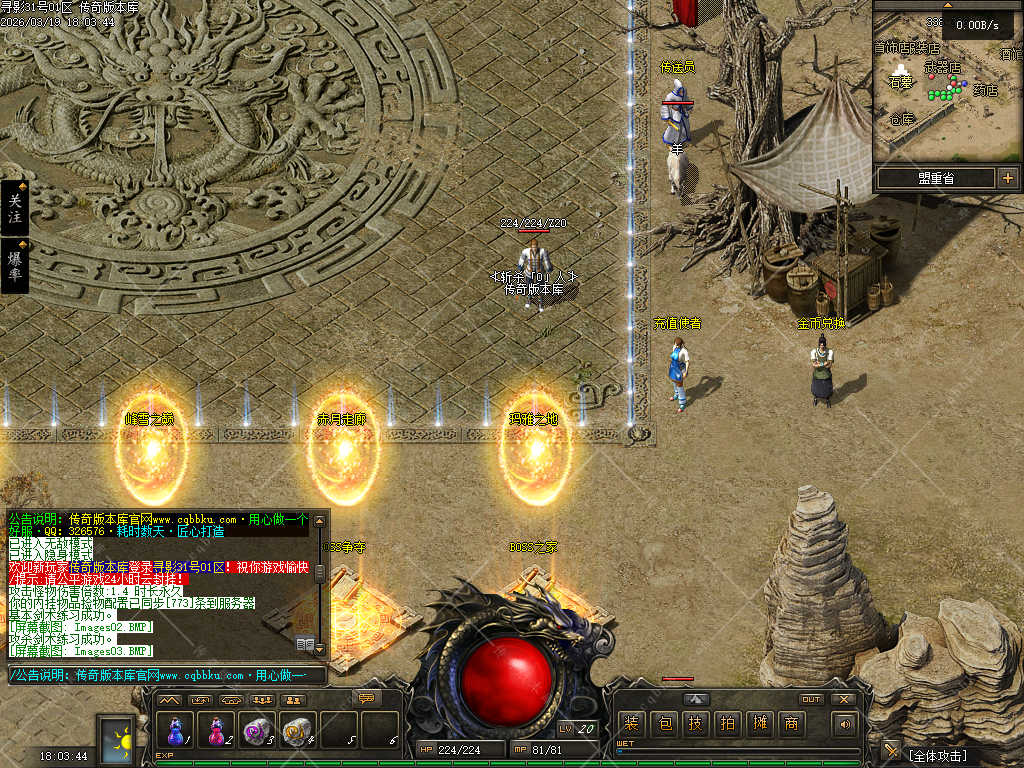The image size is (1024, 768).
Task: Click the OUT logout button
Action: tap(811, 699)
